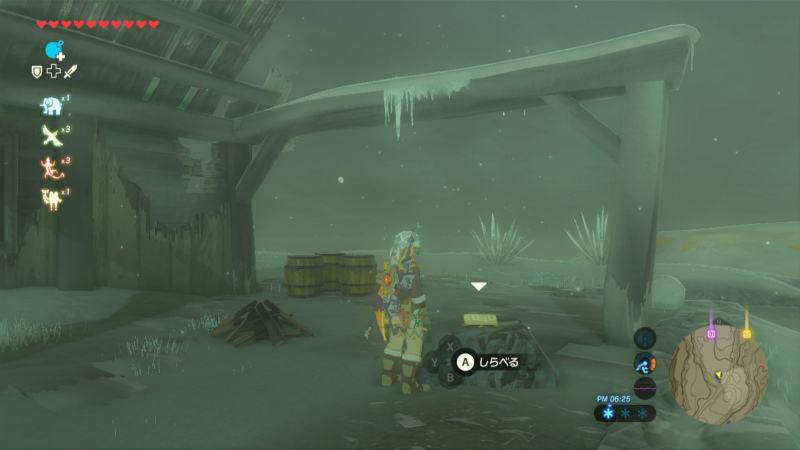
Task: Select the Remote Bomb rune icon
Action: pyautogui.click(x=53, y=50)
